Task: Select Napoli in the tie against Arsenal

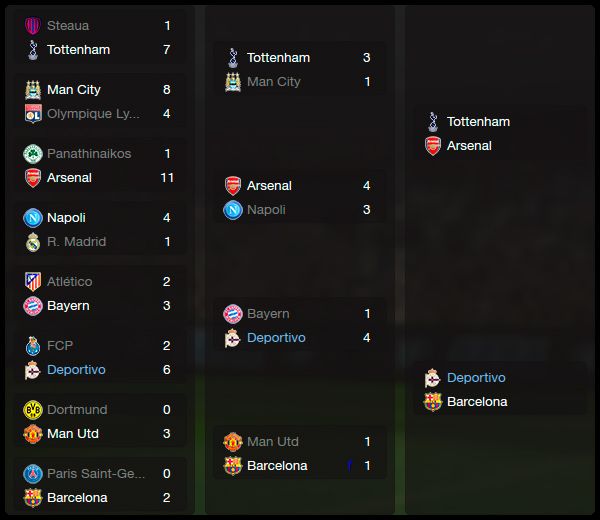Action: pyautogui.click(x=266, y=210)
